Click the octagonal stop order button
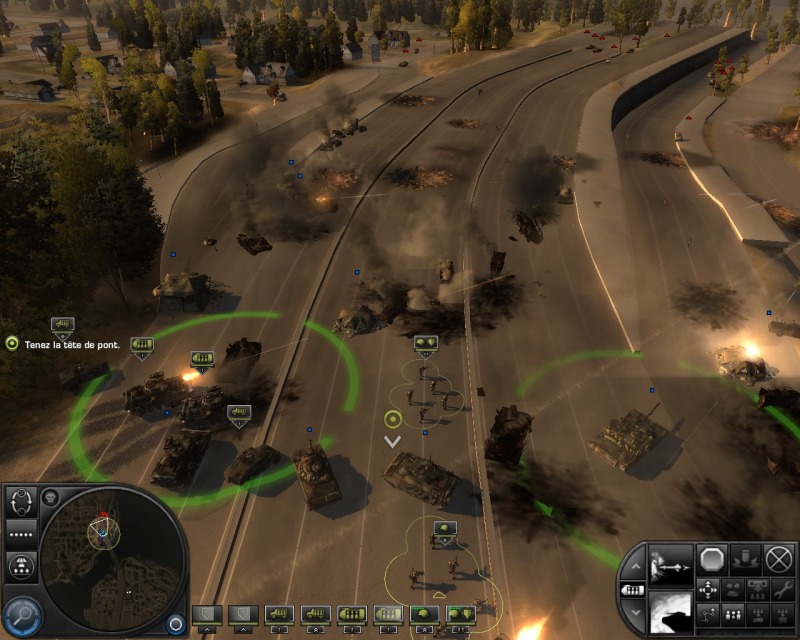 pyautogui.click(x=712, y=558)
